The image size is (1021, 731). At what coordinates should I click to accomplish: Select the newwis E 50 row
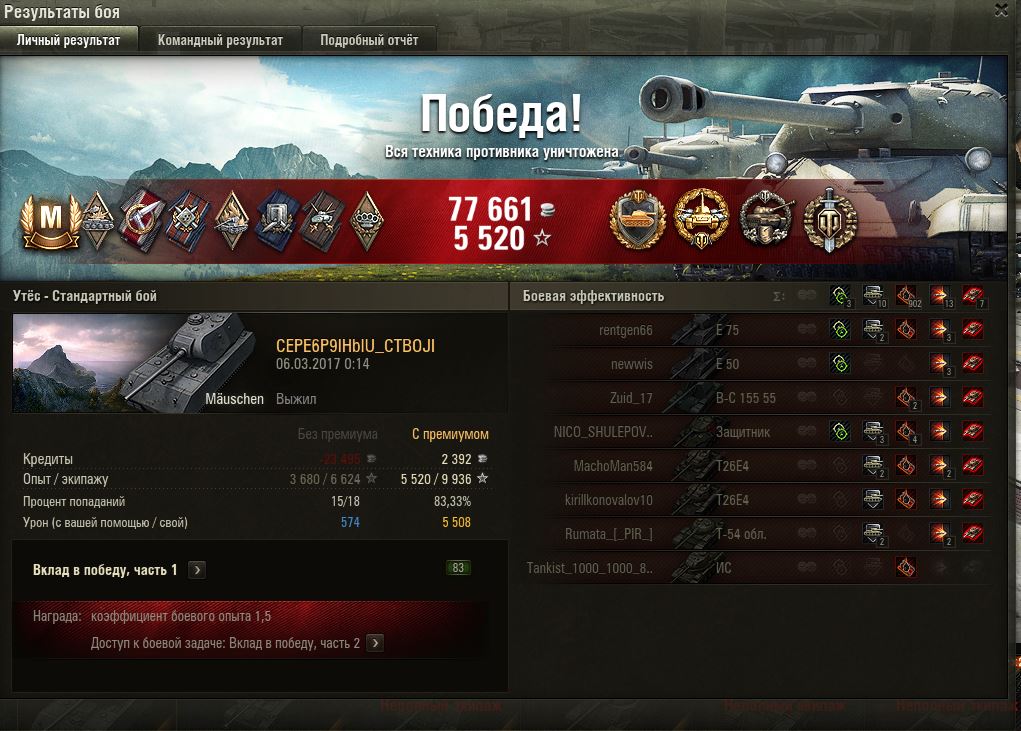coord(750,365)
